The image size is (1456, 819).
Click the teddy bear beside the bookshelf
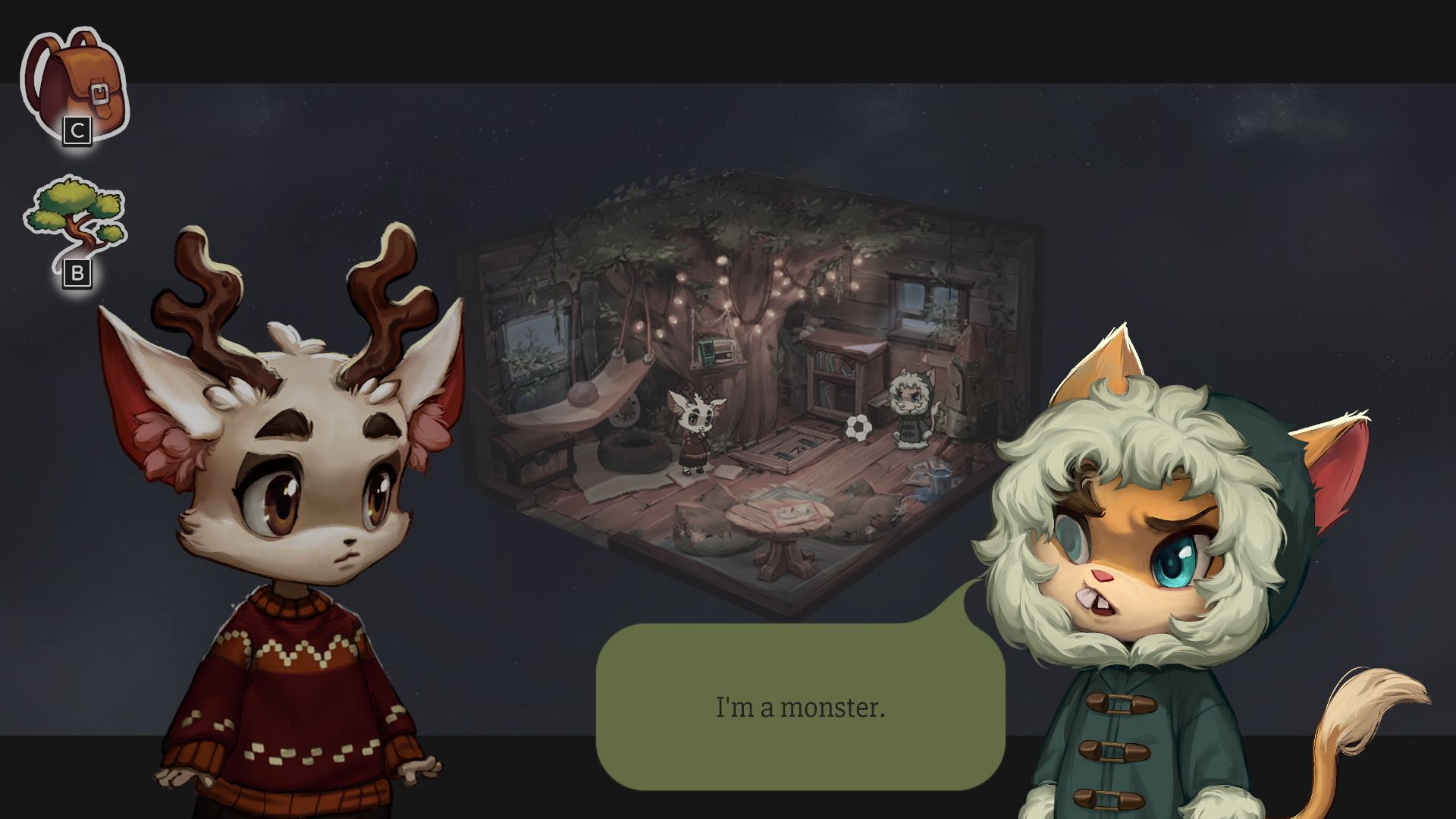811,325
